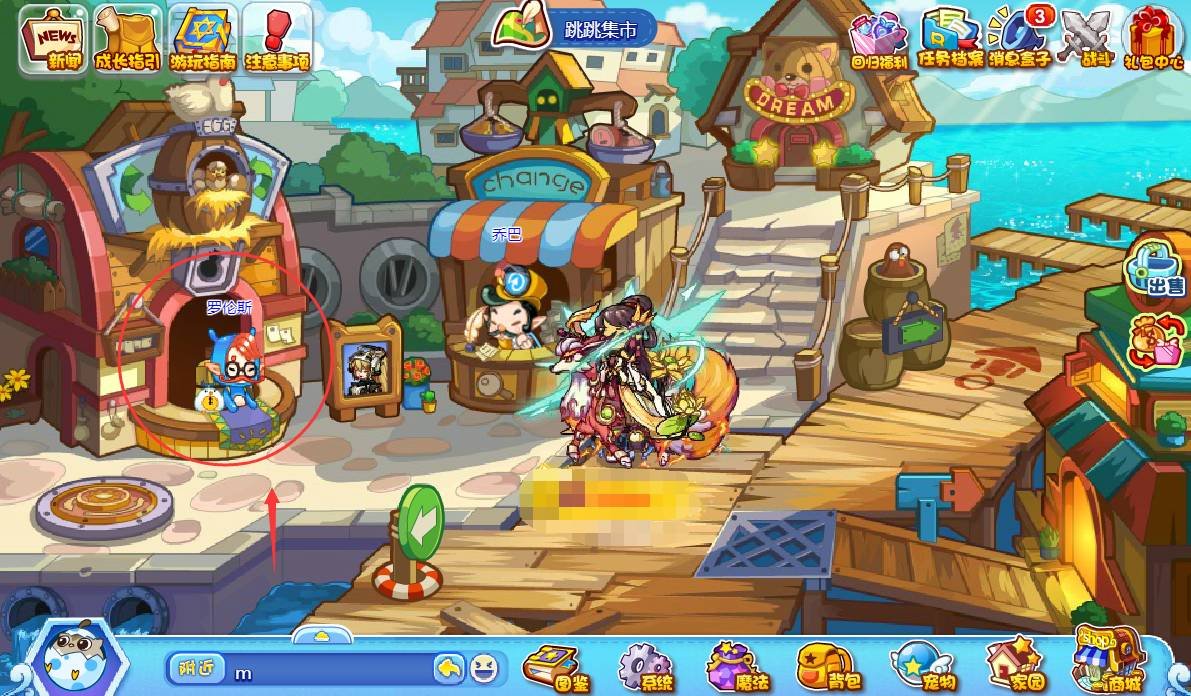Open the 新闻 news icon
The width and height of the screenshot is (1191, 696).
click(x=55, y=40)
